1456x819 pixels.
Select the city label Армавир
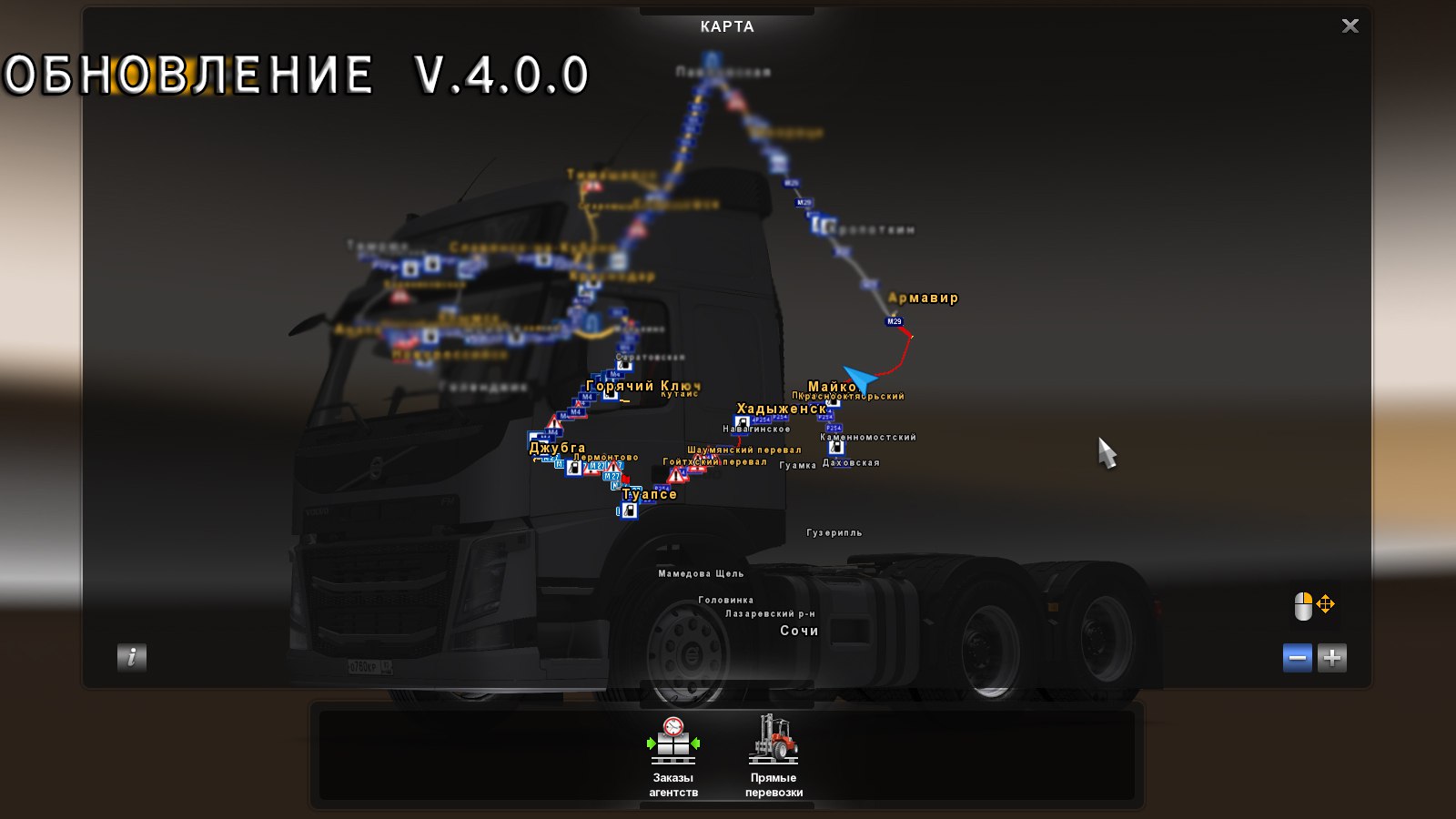(x=922, y=298)
